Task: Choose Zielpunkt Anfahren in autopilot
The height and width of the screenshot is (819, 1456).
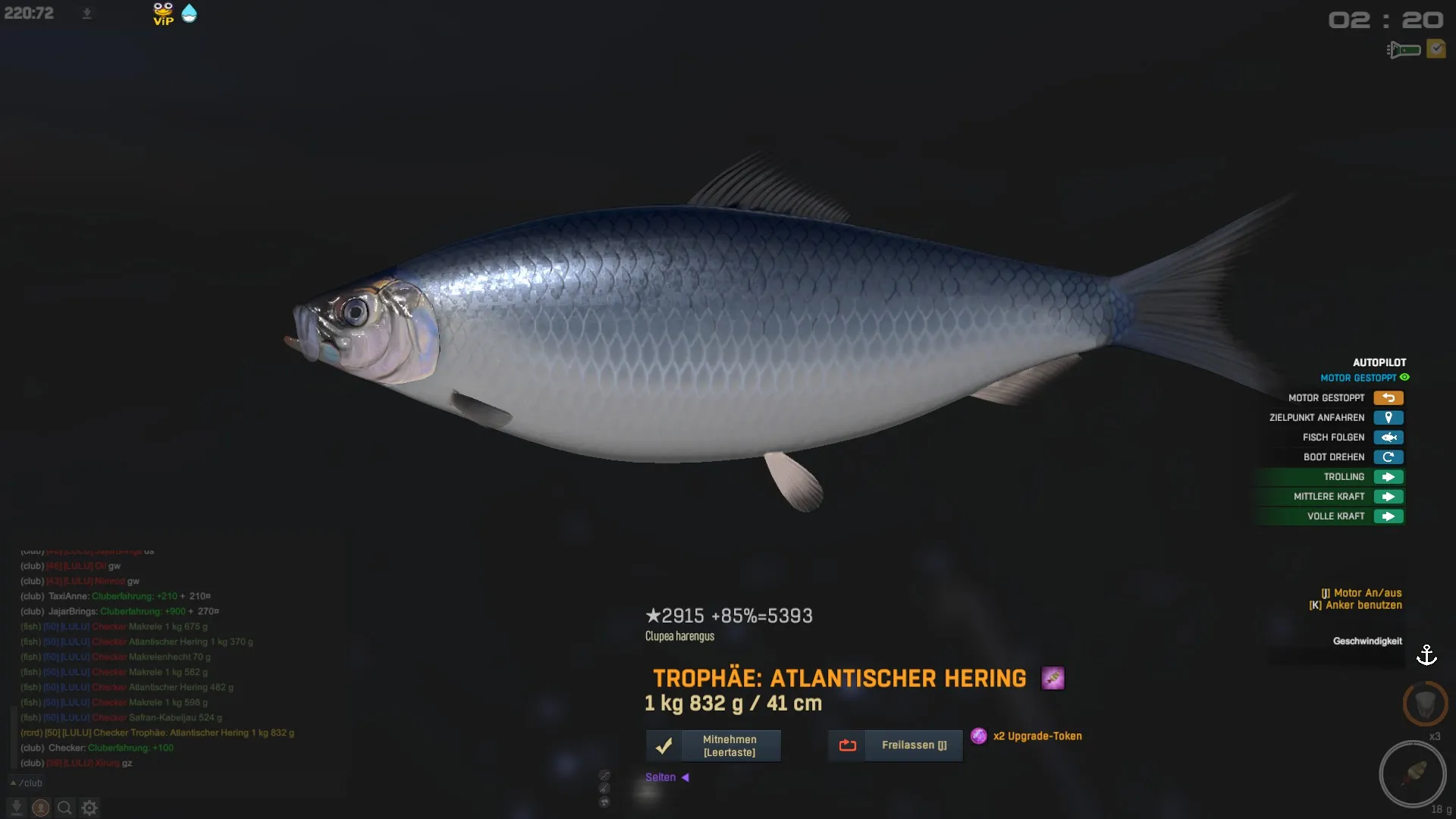Action: click(x=1388, y=418)
